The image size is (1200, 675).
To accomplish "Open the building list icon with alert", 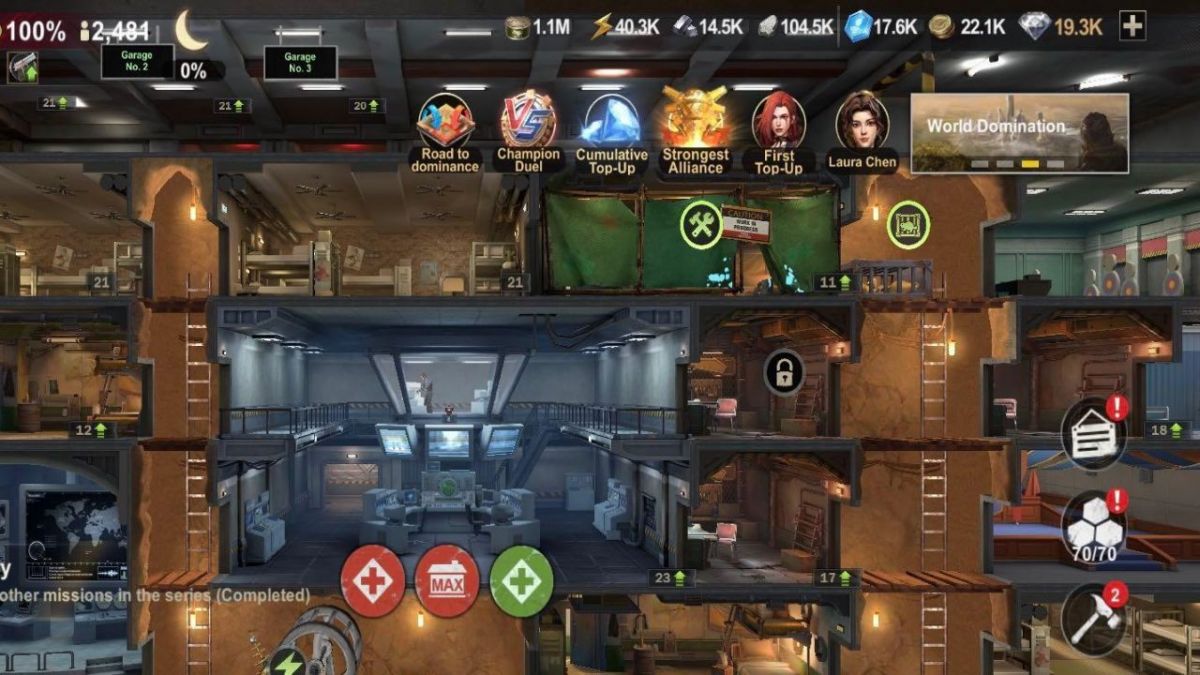I will (1093, 432).
